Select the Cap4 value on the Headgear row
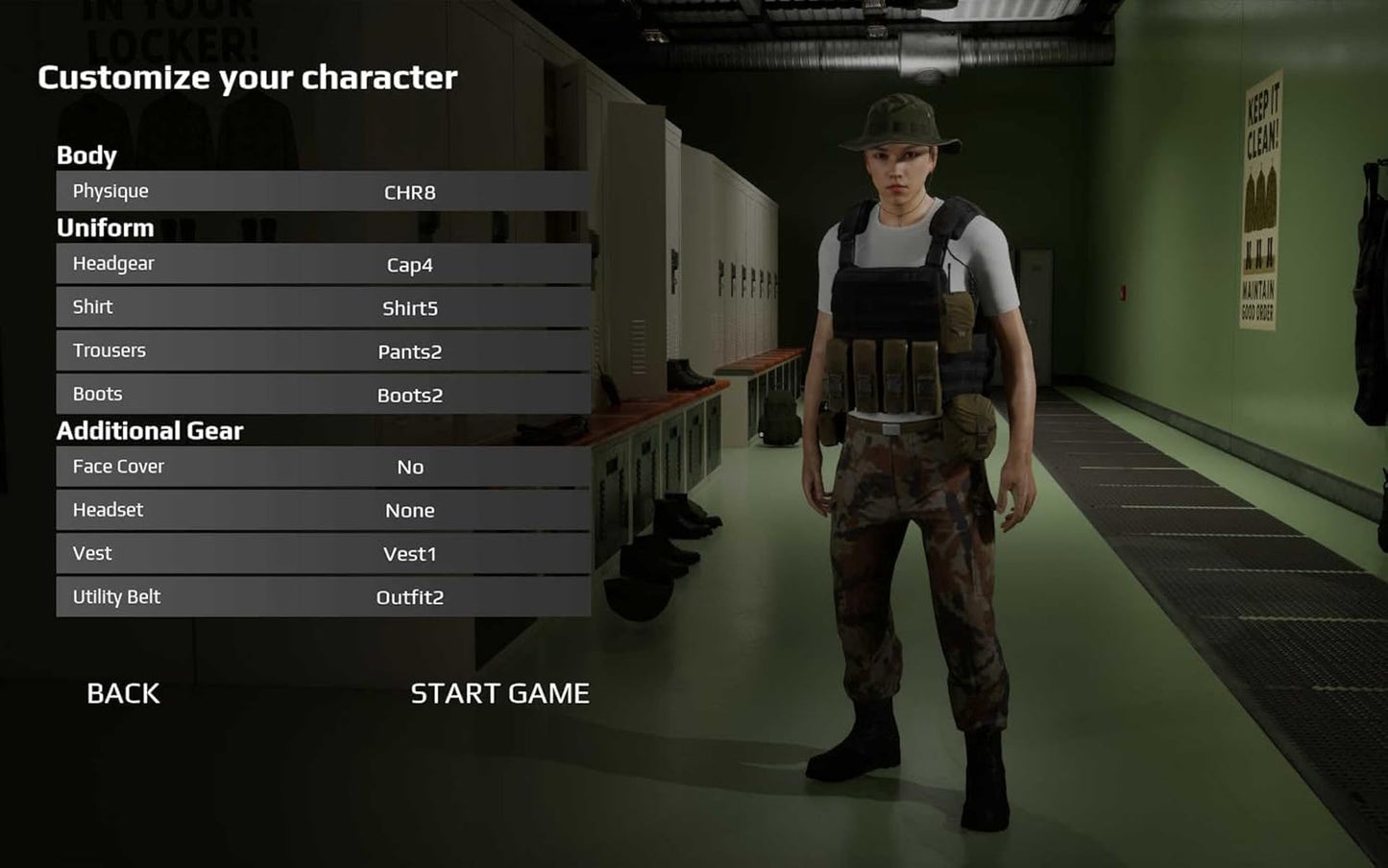The height and width of the screenshot is (868, 1388). pyautogui.click(x=410, y=264)
